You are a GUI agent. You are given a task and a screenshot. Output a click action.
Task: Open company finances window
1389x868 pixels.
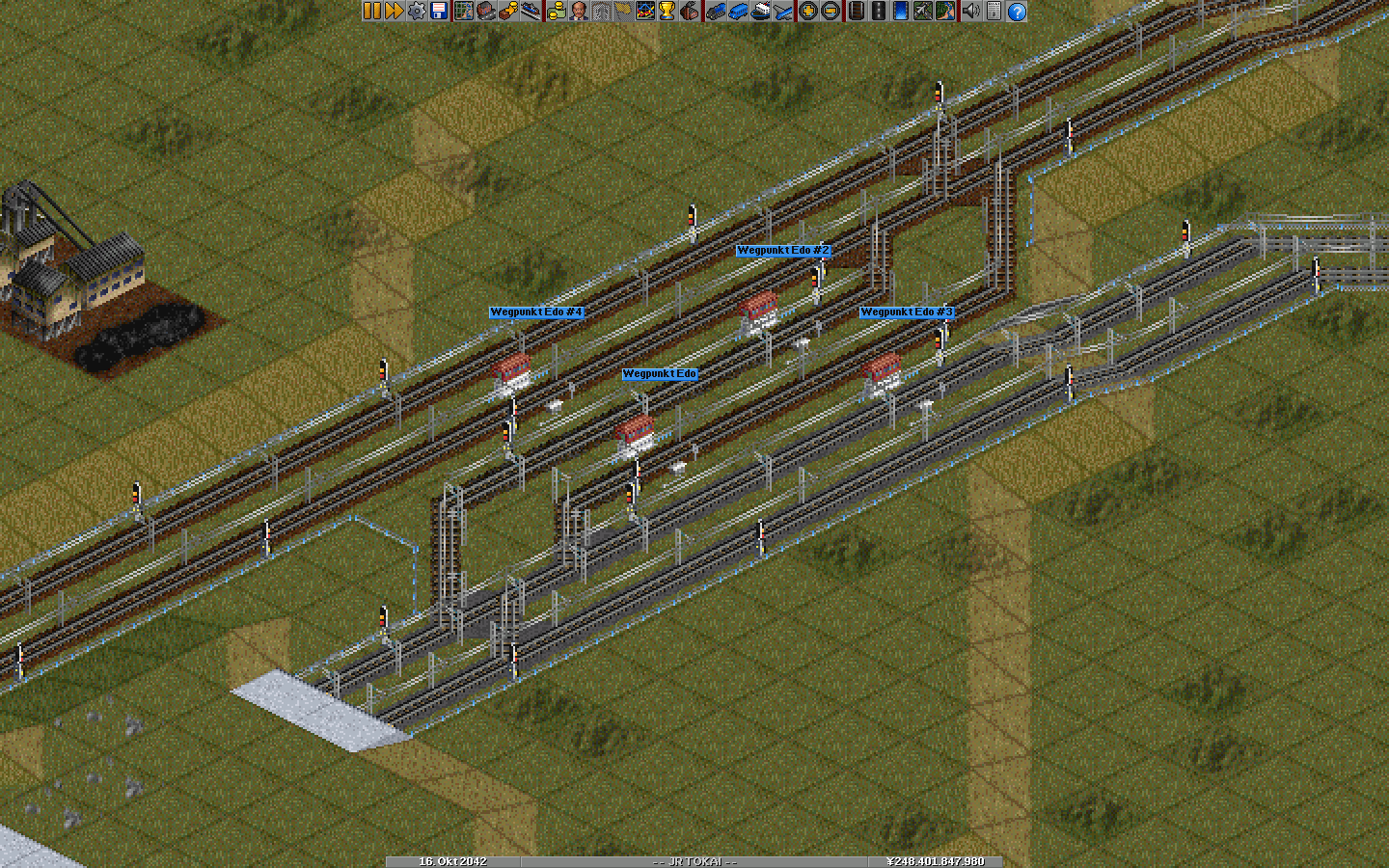click(x=556, y=11)
